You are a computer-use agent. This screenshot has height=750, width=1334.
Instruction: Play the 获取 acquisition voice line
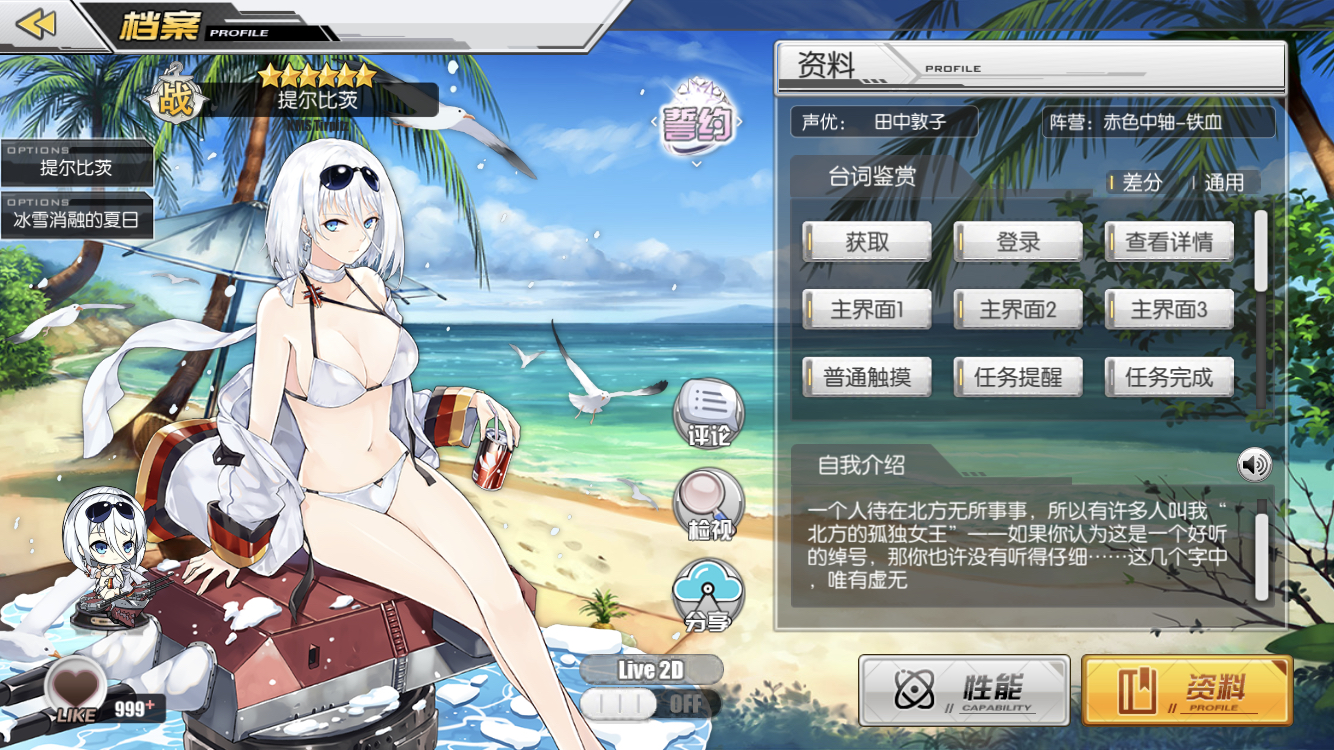coord(866,241)
